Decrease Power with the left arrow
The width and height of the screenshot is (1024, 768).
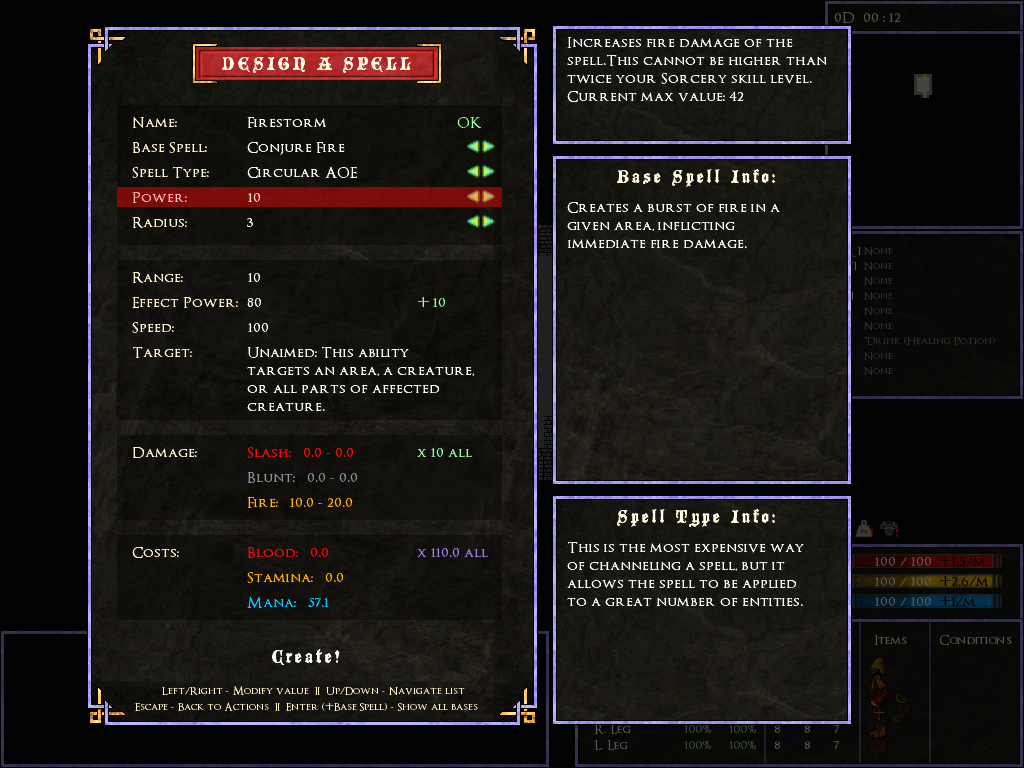pyautogui.click(x=473, y=197)
